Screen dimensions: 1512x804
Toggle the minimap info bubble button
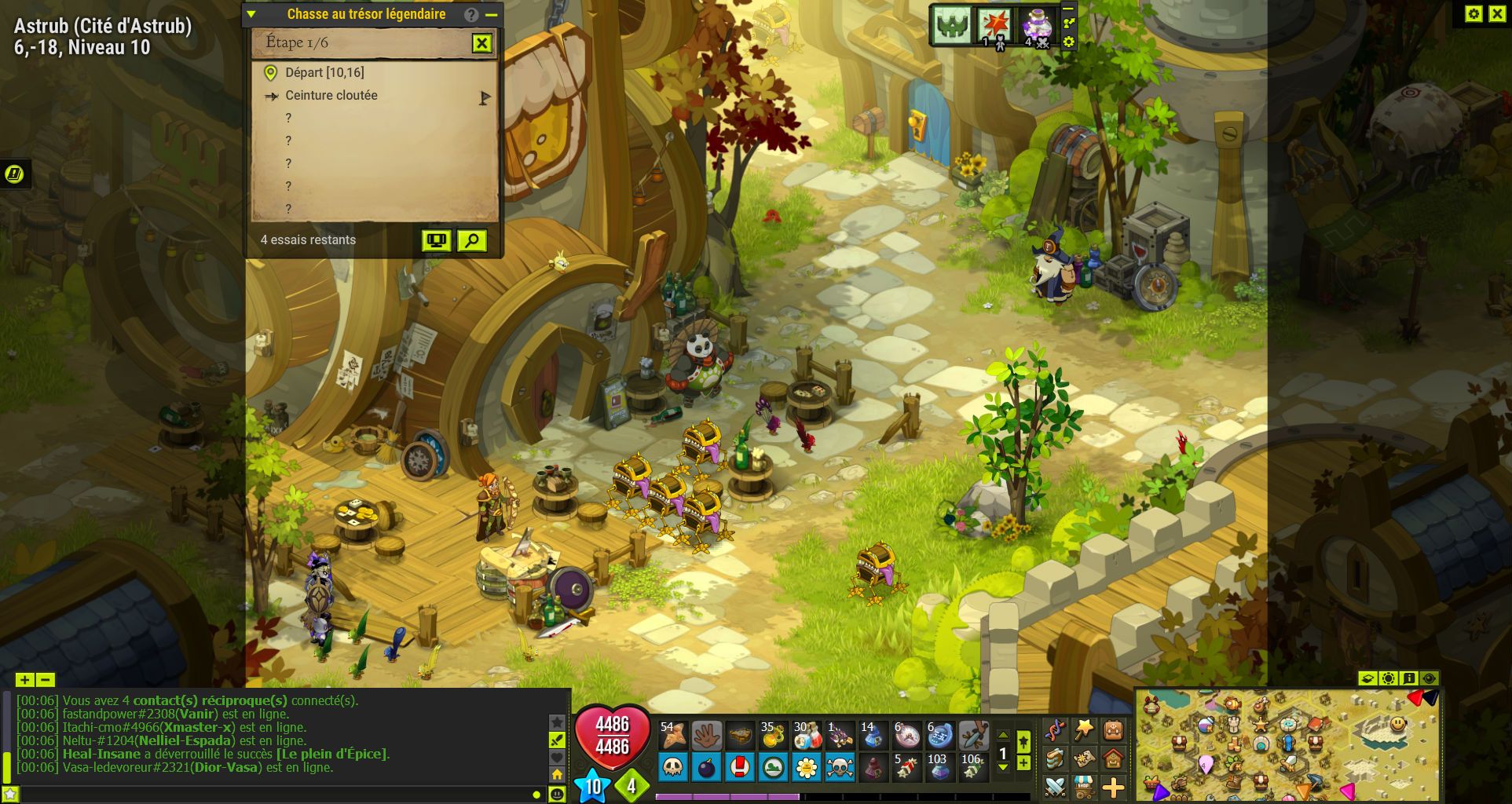click(1409, 678)
